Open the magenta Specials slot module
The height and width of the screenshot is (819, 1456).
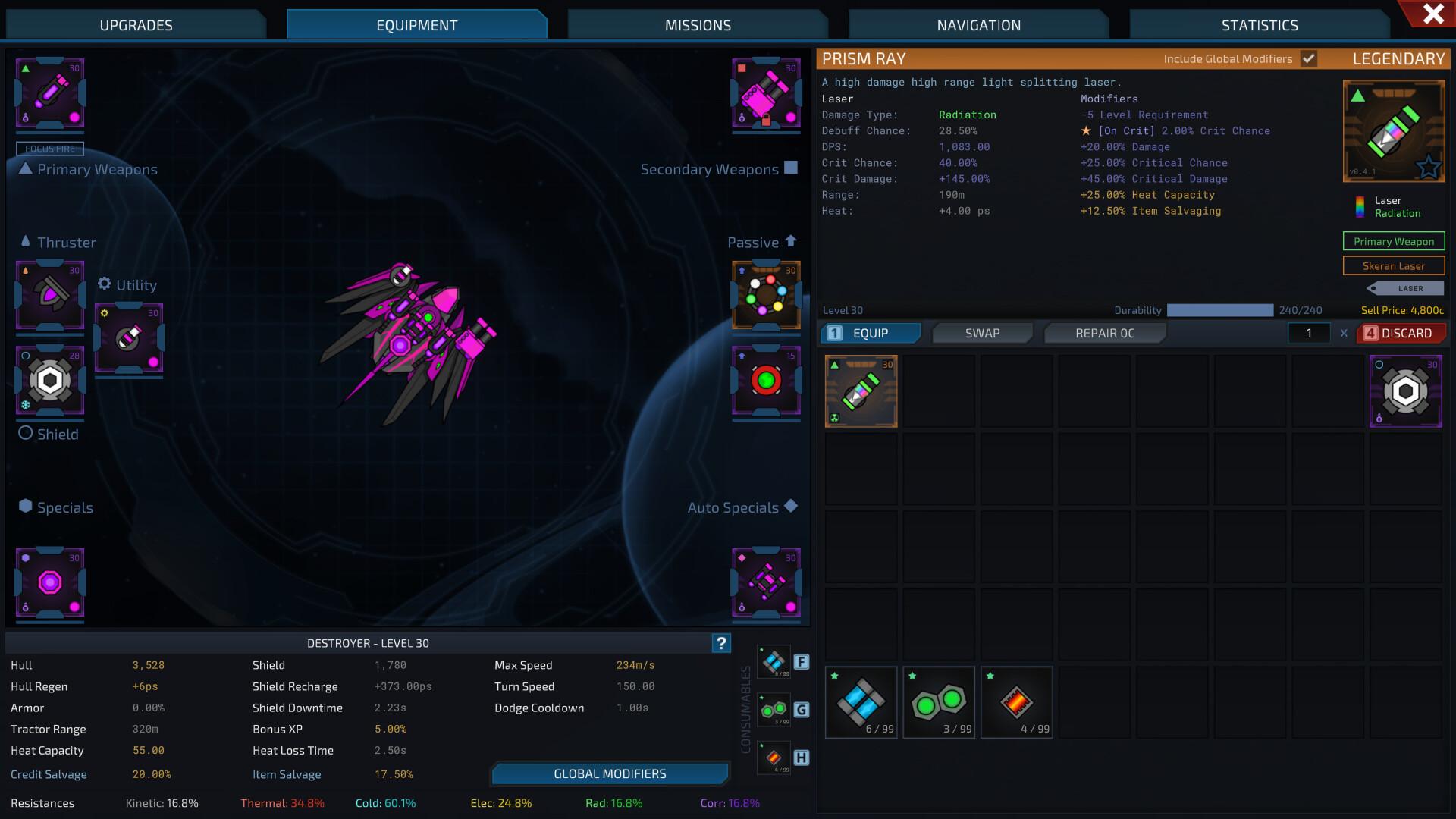click(x=50, y=580)
